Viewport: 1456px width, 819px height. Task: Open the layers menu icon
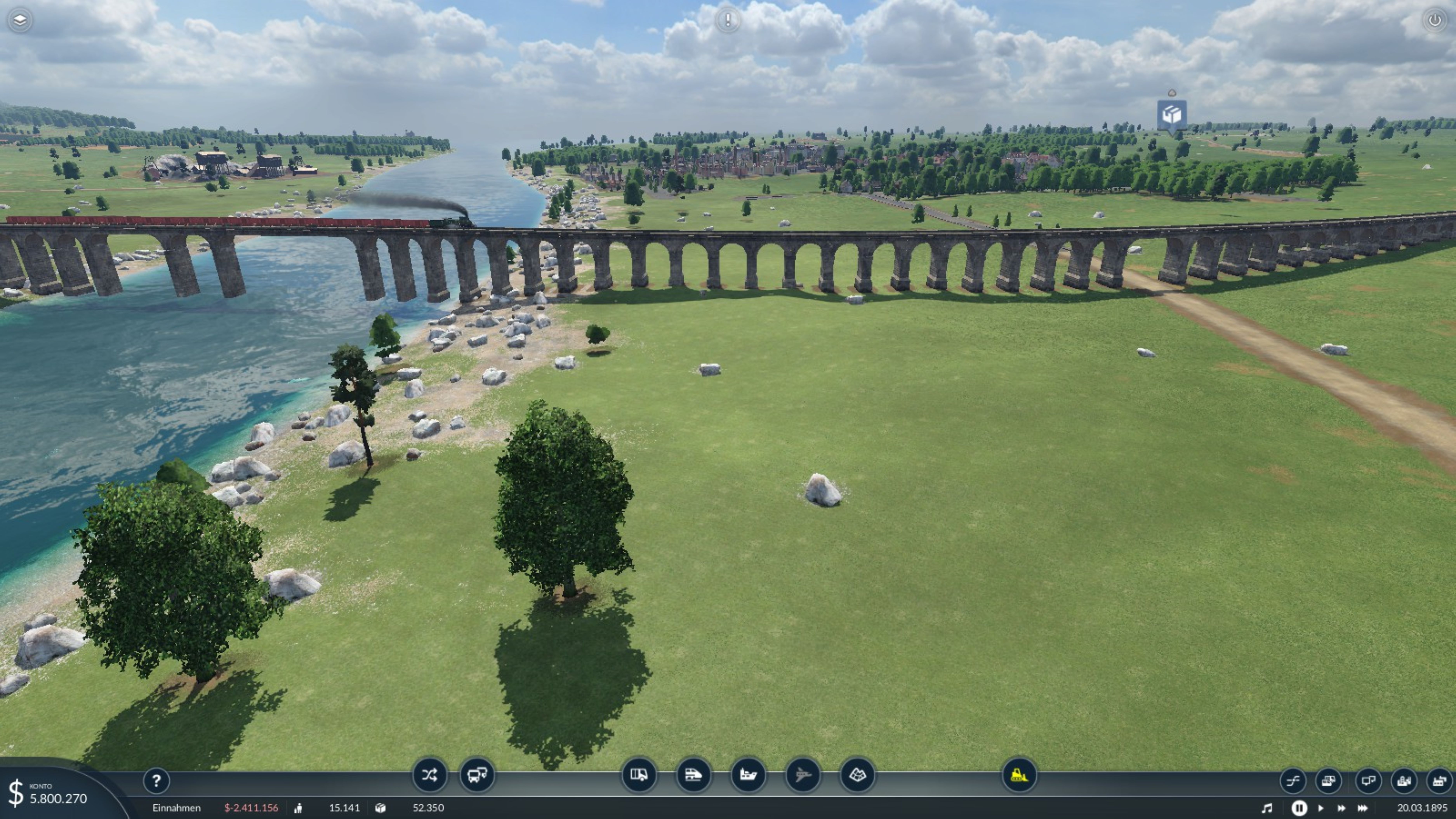pos(20,20)
